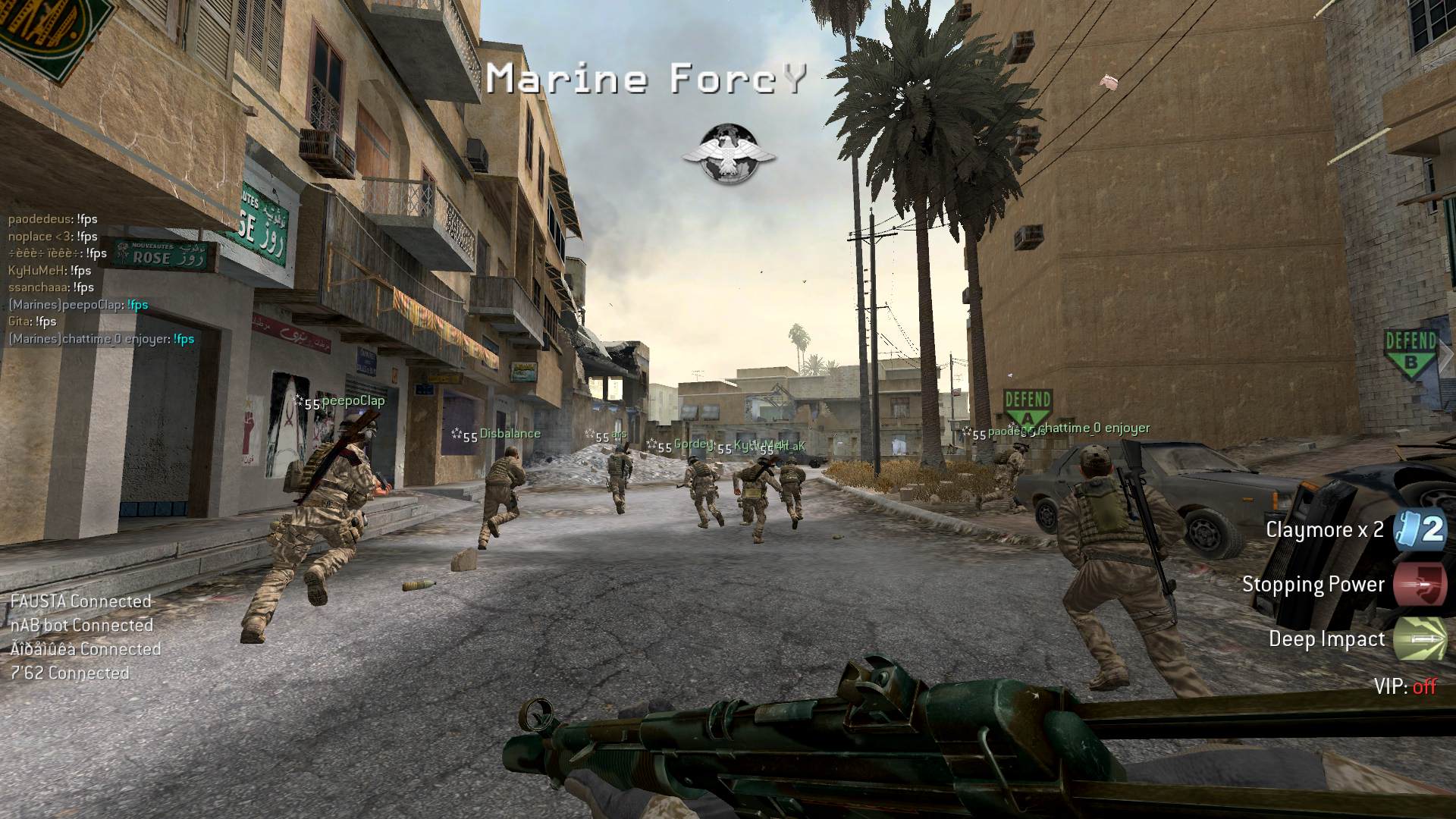Select the Claymore x 2 equipment icon
This screenshot has width=1456, height=819.
(1420, 529)
